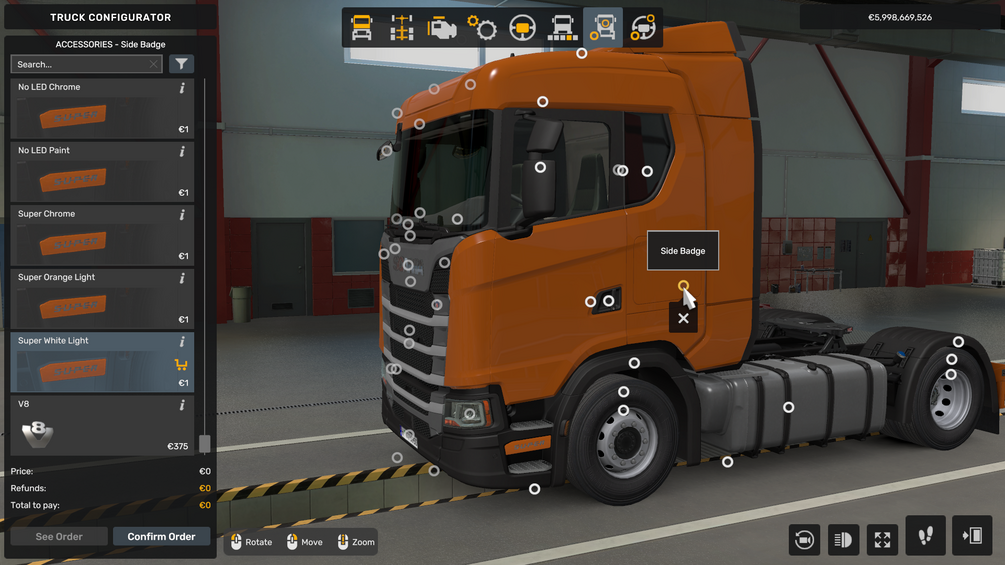The image size is (1005, 565).
Task: Activate the fullscreen expand arrows button
Action: pos(882,540)
